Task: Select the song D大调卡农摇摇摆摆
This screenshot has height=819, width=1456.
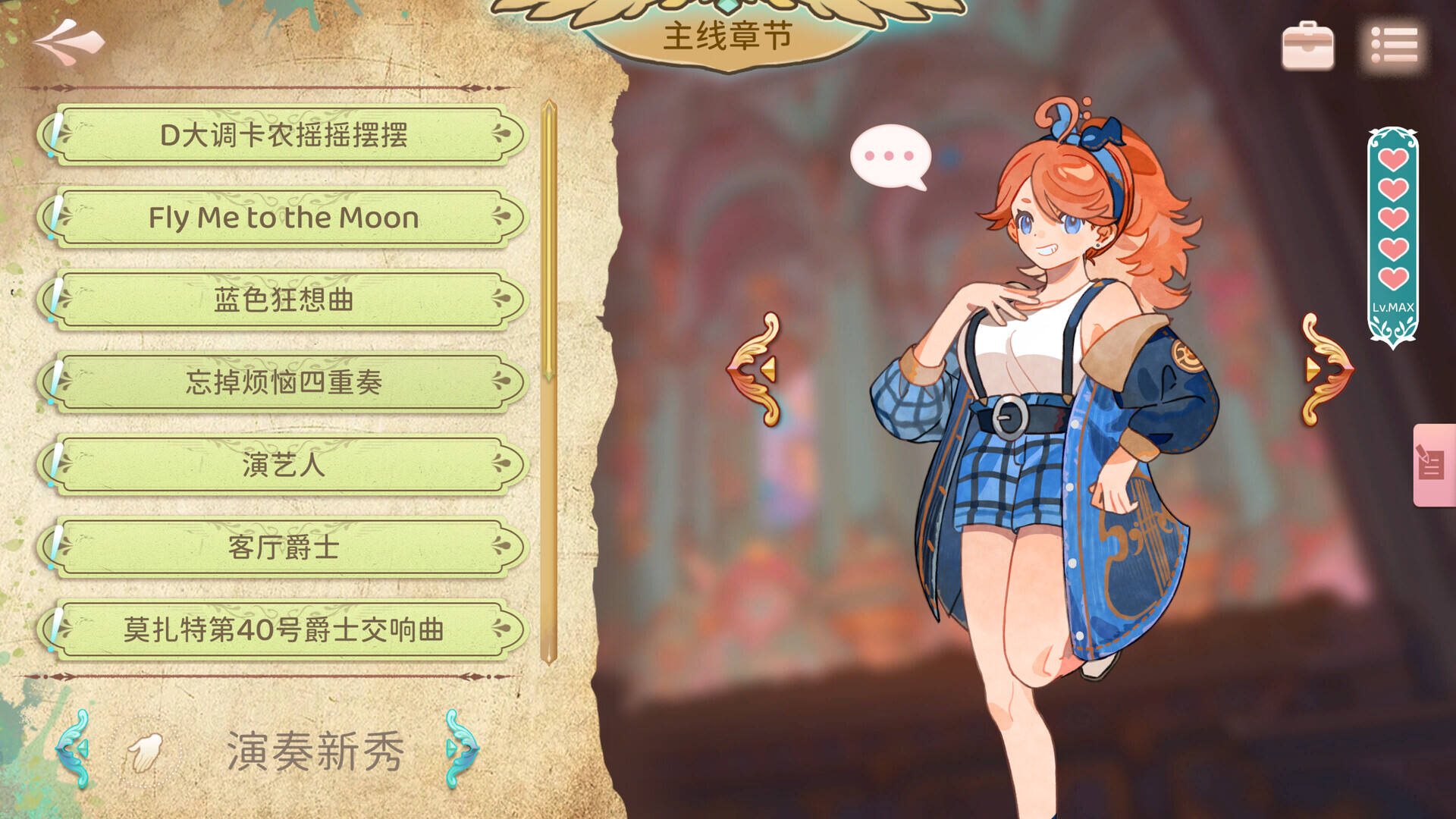Action: coord(284,136)
